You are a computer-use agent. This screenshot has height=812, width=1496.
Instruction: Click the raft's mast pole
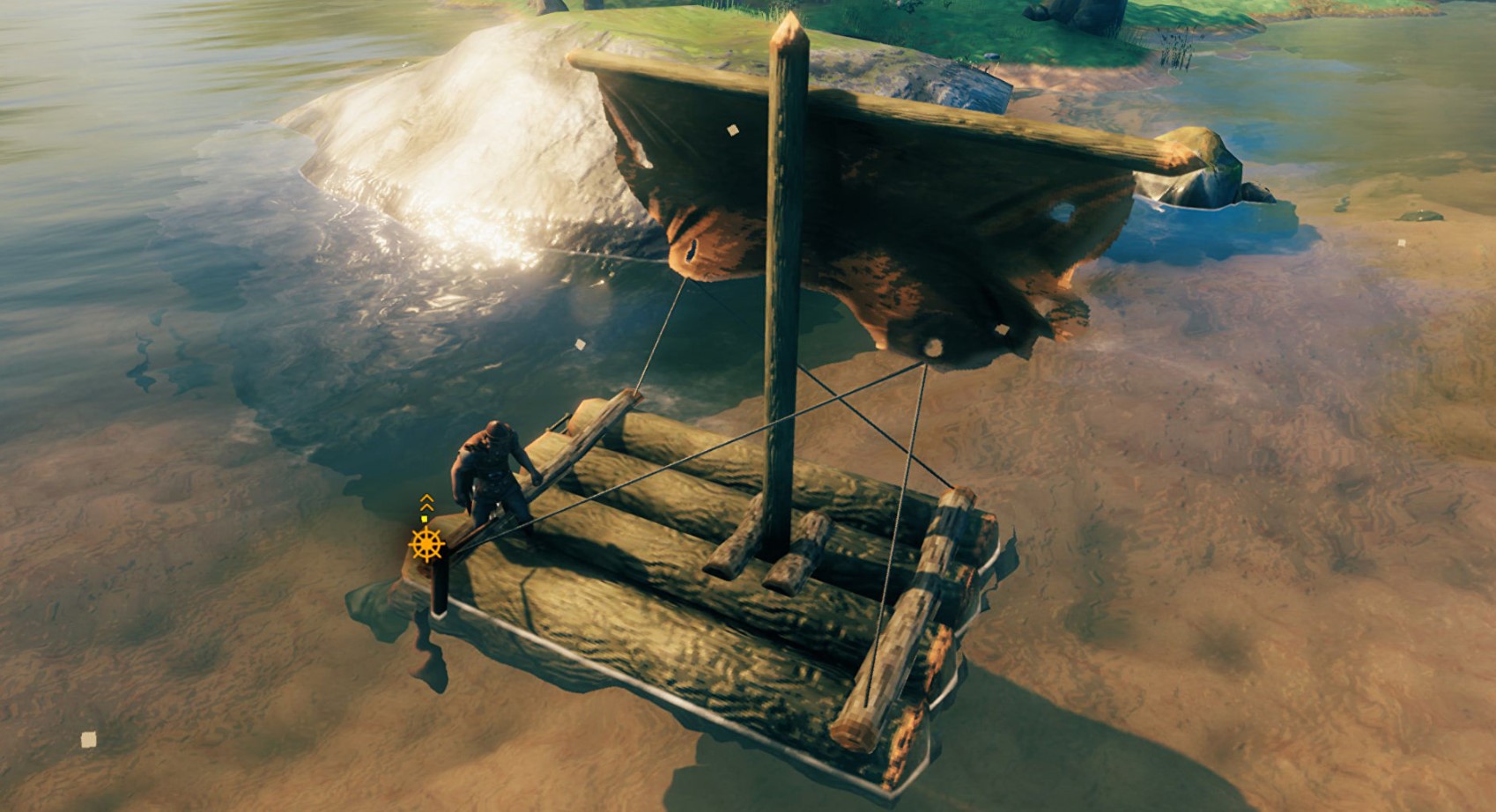[779, 308]
